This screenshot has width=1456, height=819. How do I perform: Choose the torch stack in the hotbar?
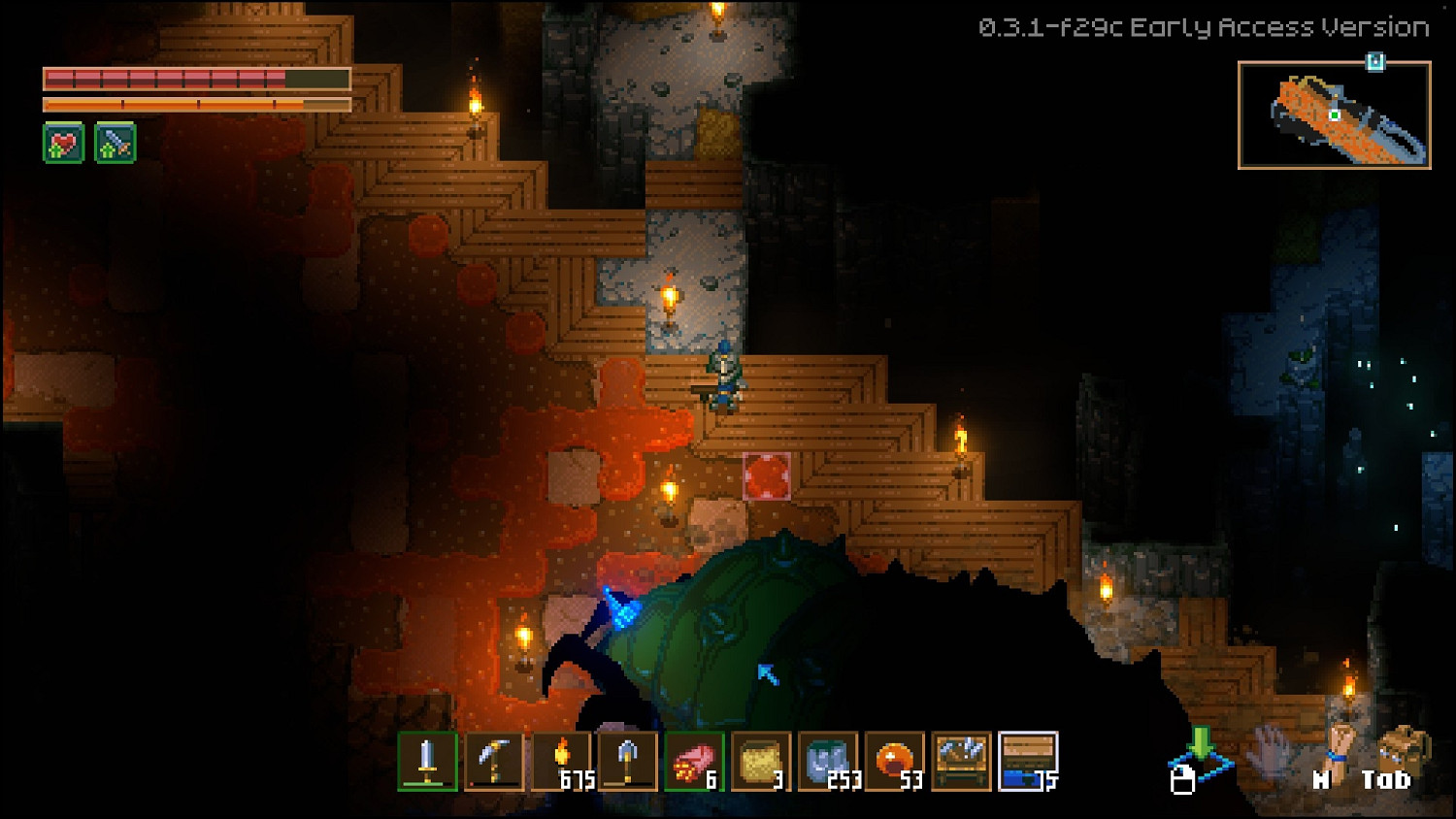[561, 762]
